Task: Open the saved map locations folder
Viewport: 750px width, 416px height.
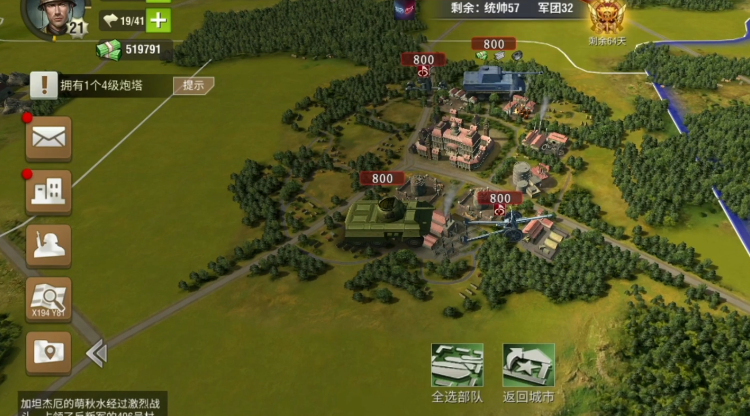Action: click(48, 352)
